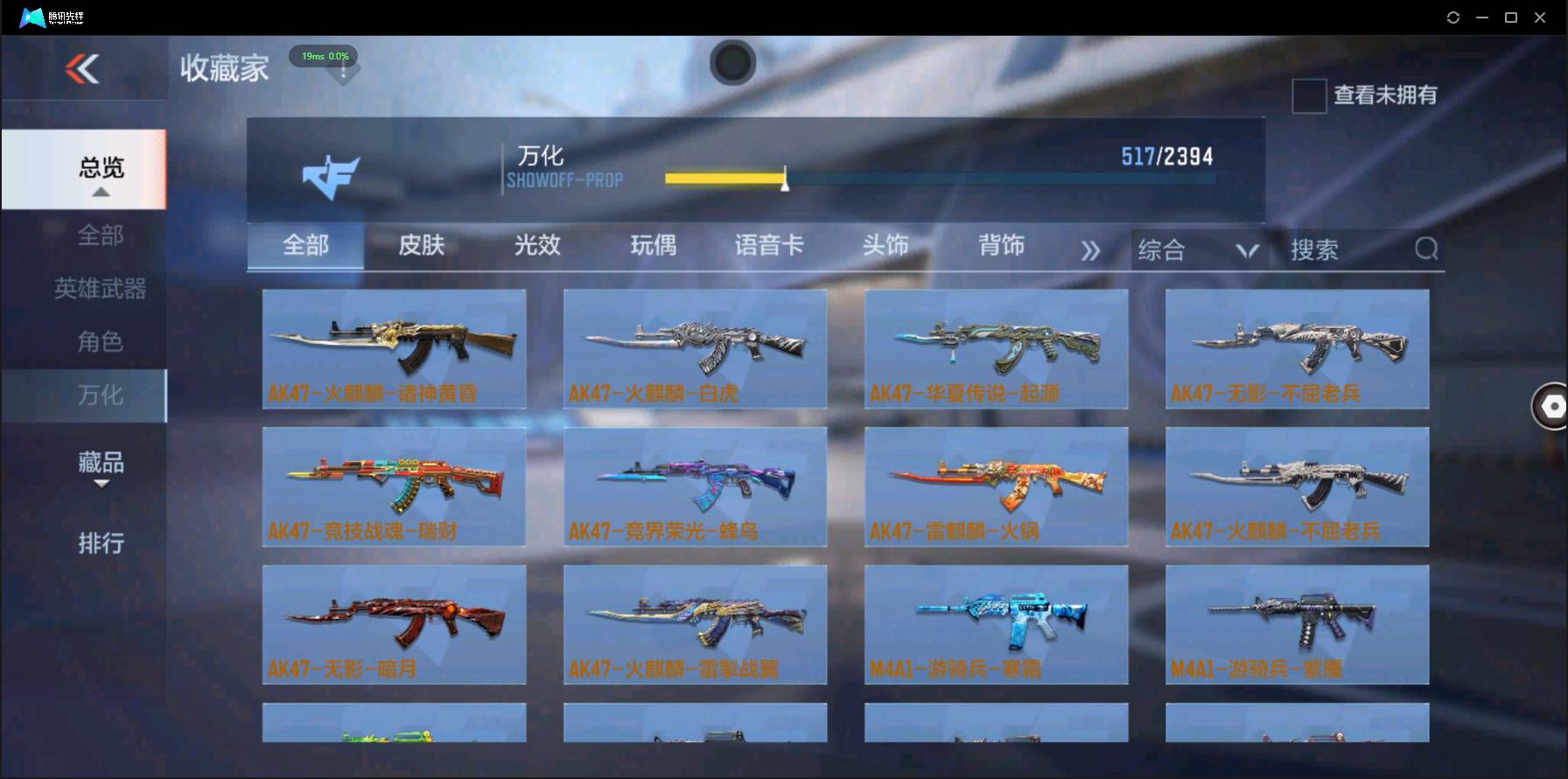
Task: Select 英雄武器 in the sidebar
Action: tap(99, 288)
